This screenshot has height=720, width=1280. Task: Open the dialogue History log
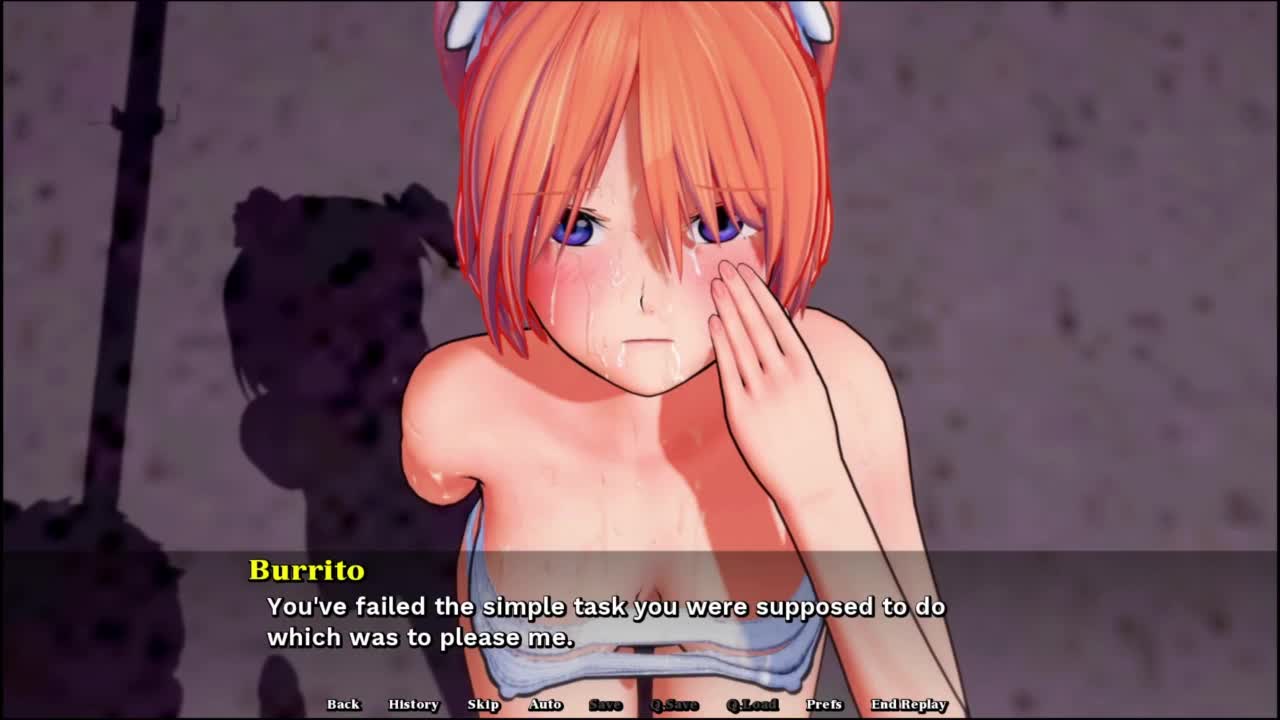pos(413,704)
